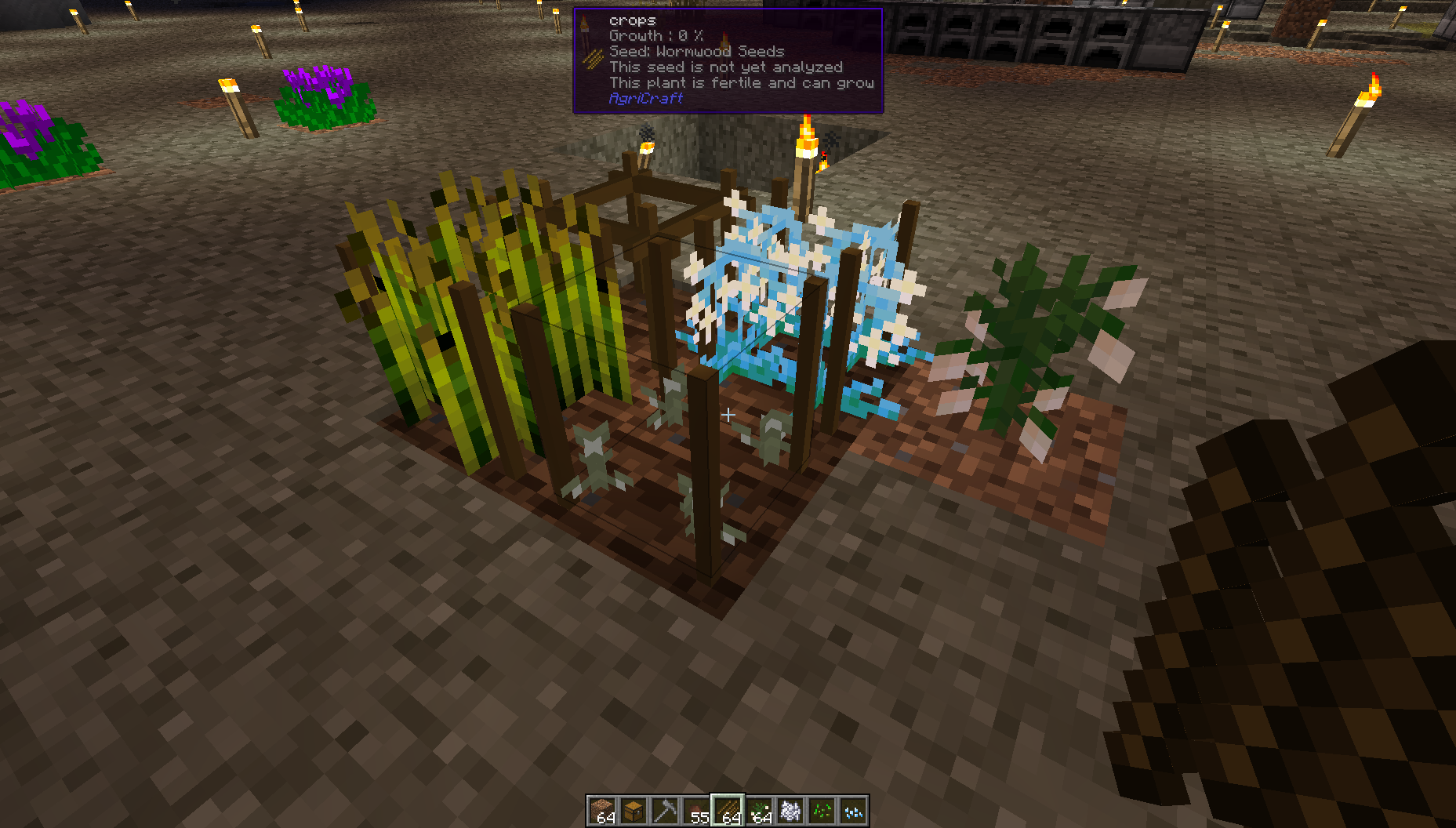Image resolution: width=1456 pixels, height=828 pixels.
Task: Choose the iron hoe in hotbar
Action: click(665, 811)
